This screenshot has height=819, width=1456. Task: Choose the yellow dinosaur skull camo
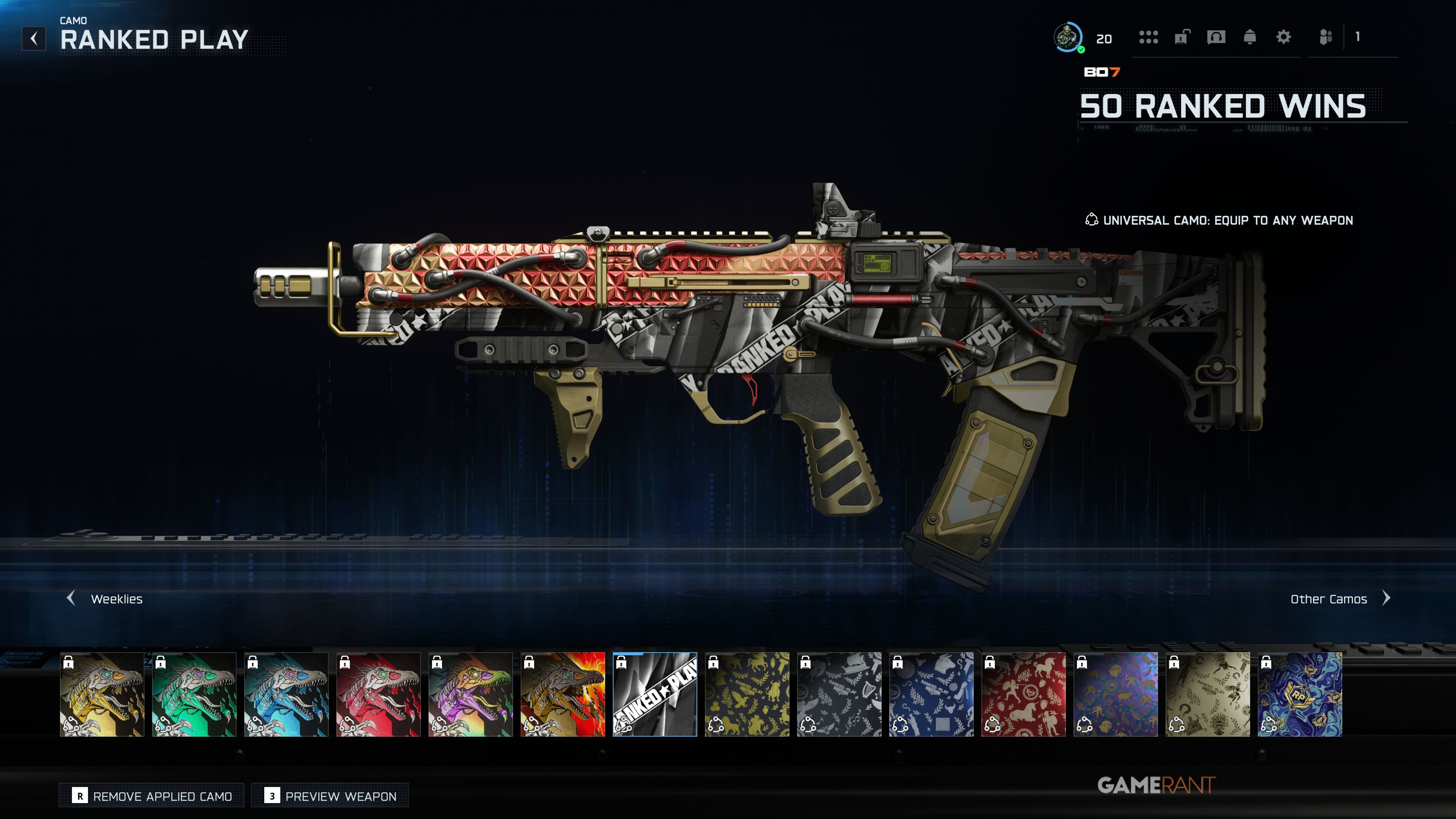[102, 694]
